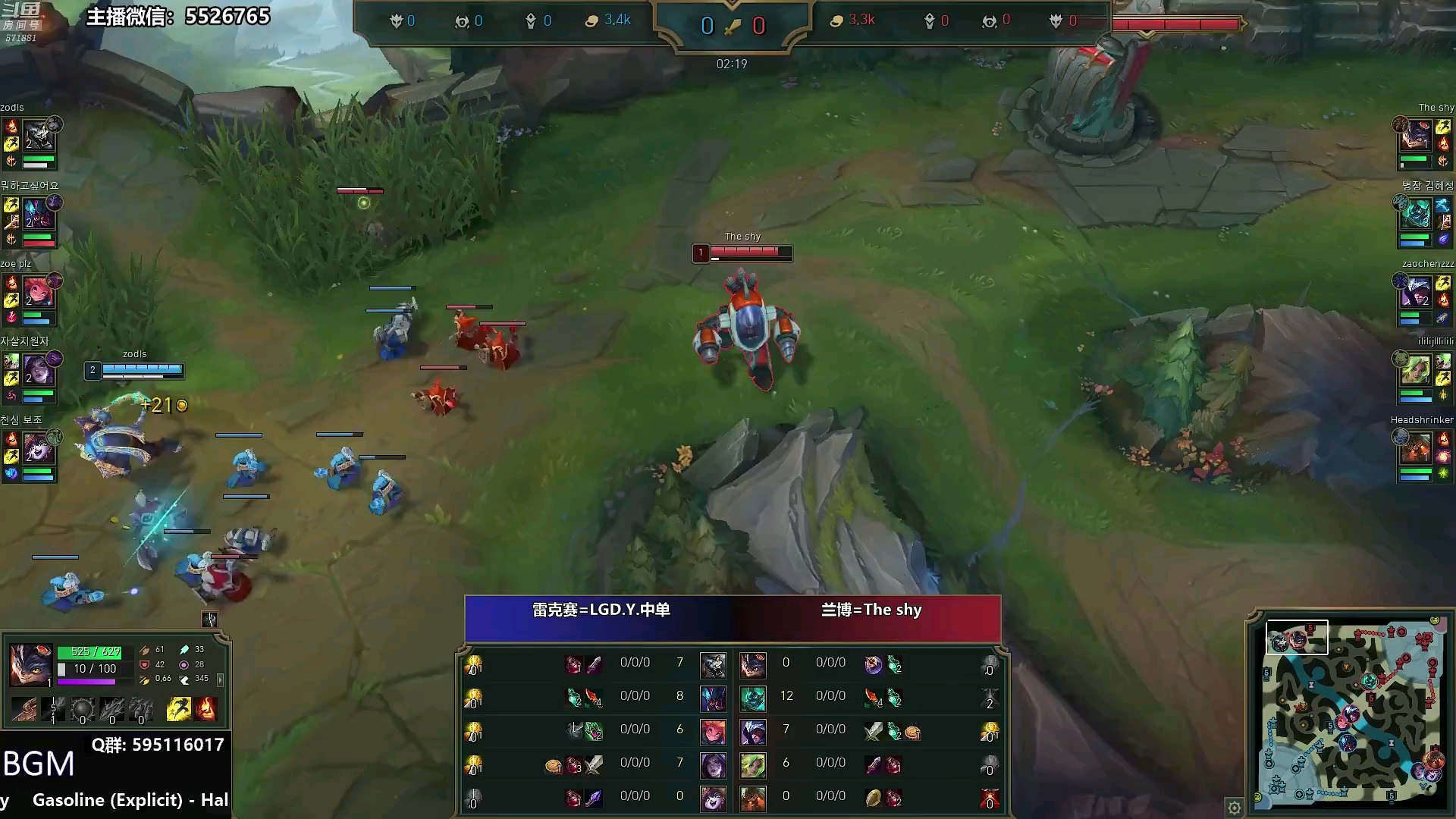This screenshot has height=819, width=1456.
Task: Click the blue team banner 雷克赛=LGD.Y.中单
Action: 601,610
